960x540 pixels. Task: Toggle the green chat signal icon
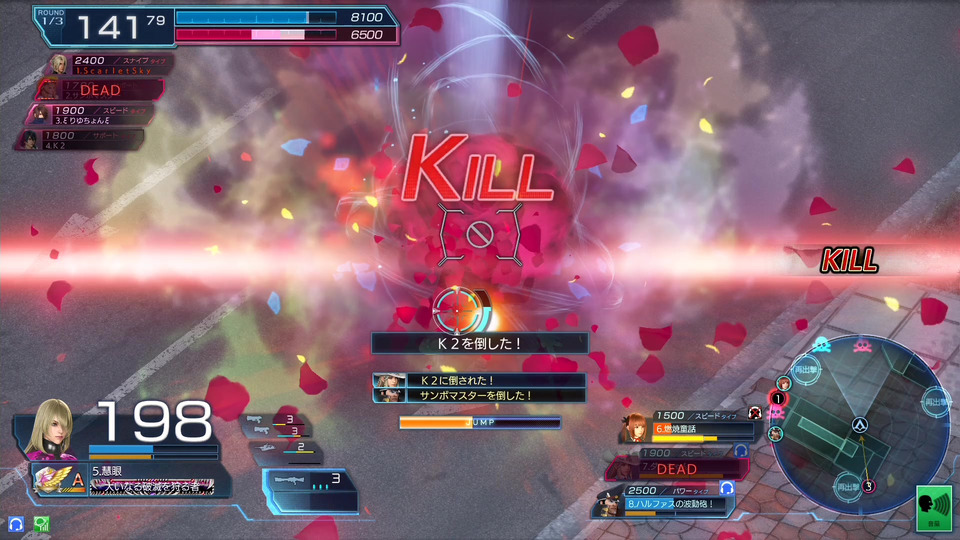pyautogui.click(x=42, y=523)
